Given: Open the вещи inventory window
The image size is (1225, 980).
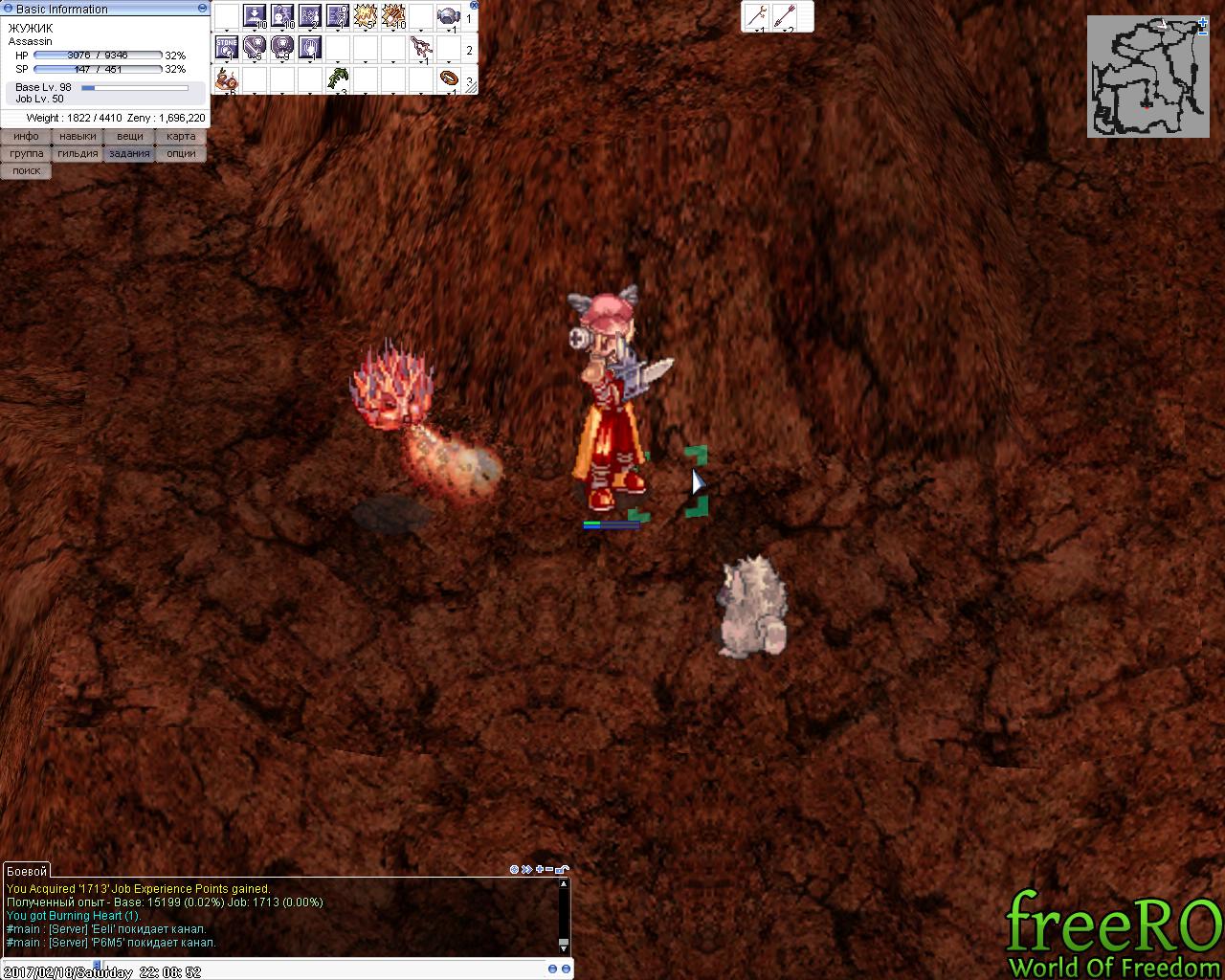Looking at the screenshot, I should coord(129,137).
